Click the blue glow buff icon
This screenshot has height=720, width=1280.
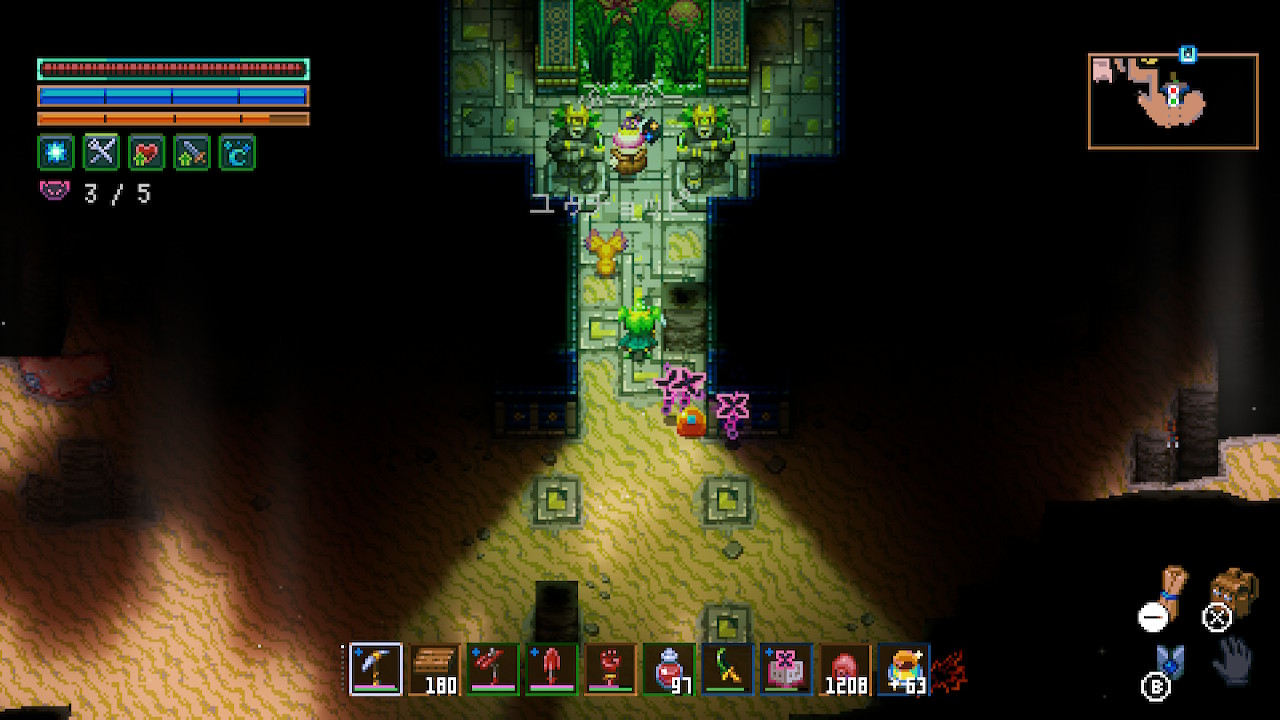pyautogui.click(x=56, y=152)
